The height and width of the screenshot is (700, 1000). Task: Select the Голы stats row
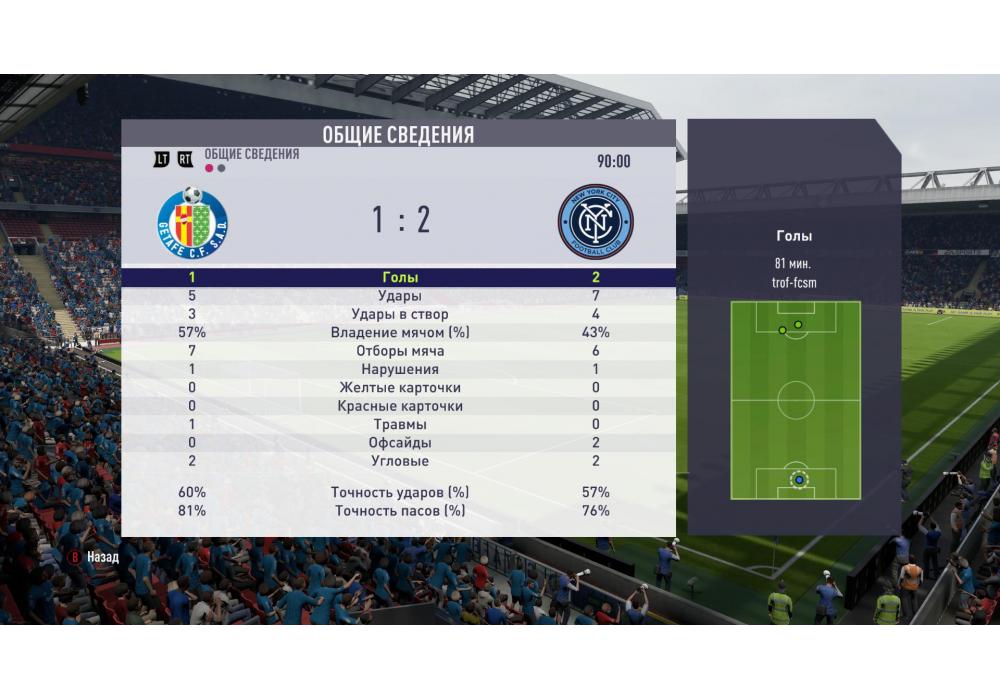400,277
